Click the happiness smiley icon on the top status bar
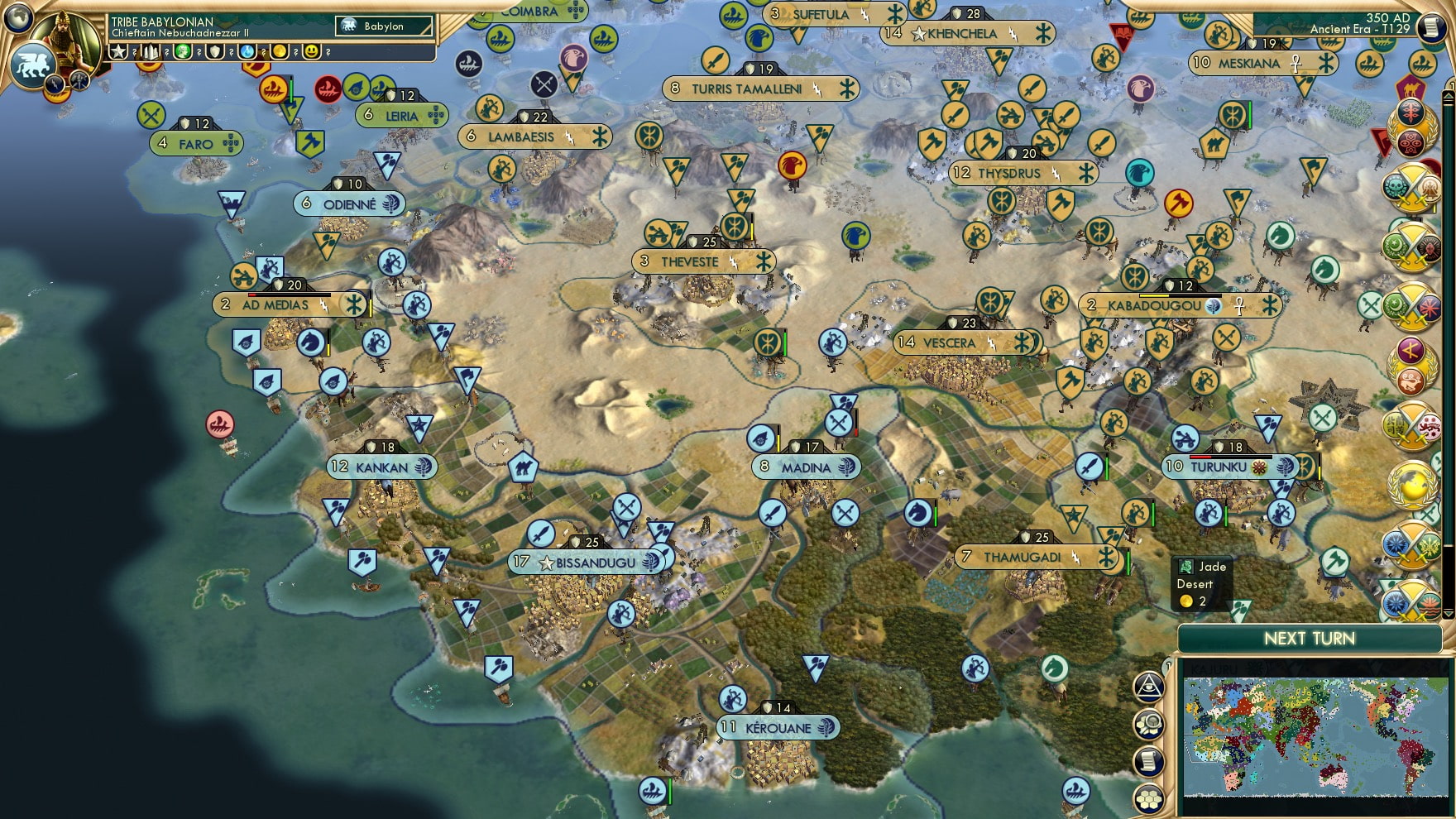Viewport: 1456px width, 819px height. click(311, 51)
